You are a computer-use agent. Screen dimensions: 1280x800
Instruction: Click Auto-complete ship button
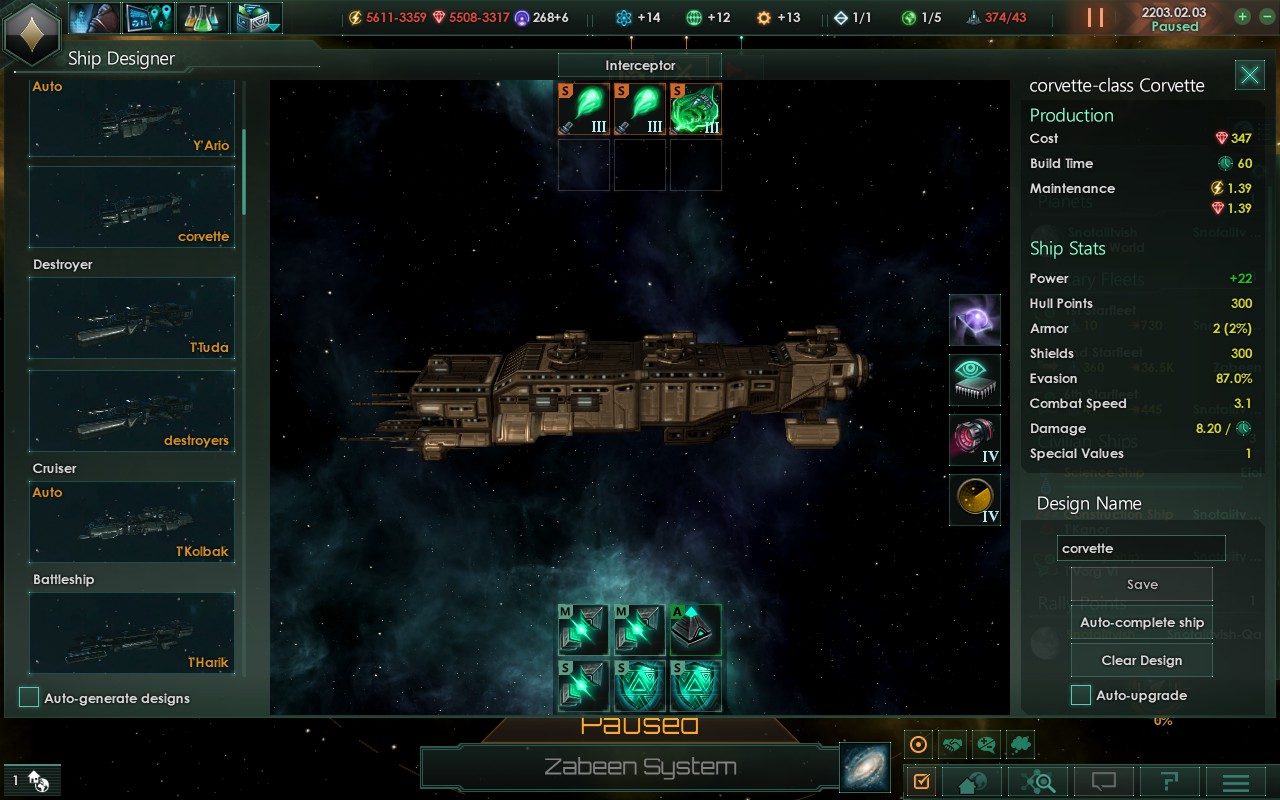(x=1141, y=622)
